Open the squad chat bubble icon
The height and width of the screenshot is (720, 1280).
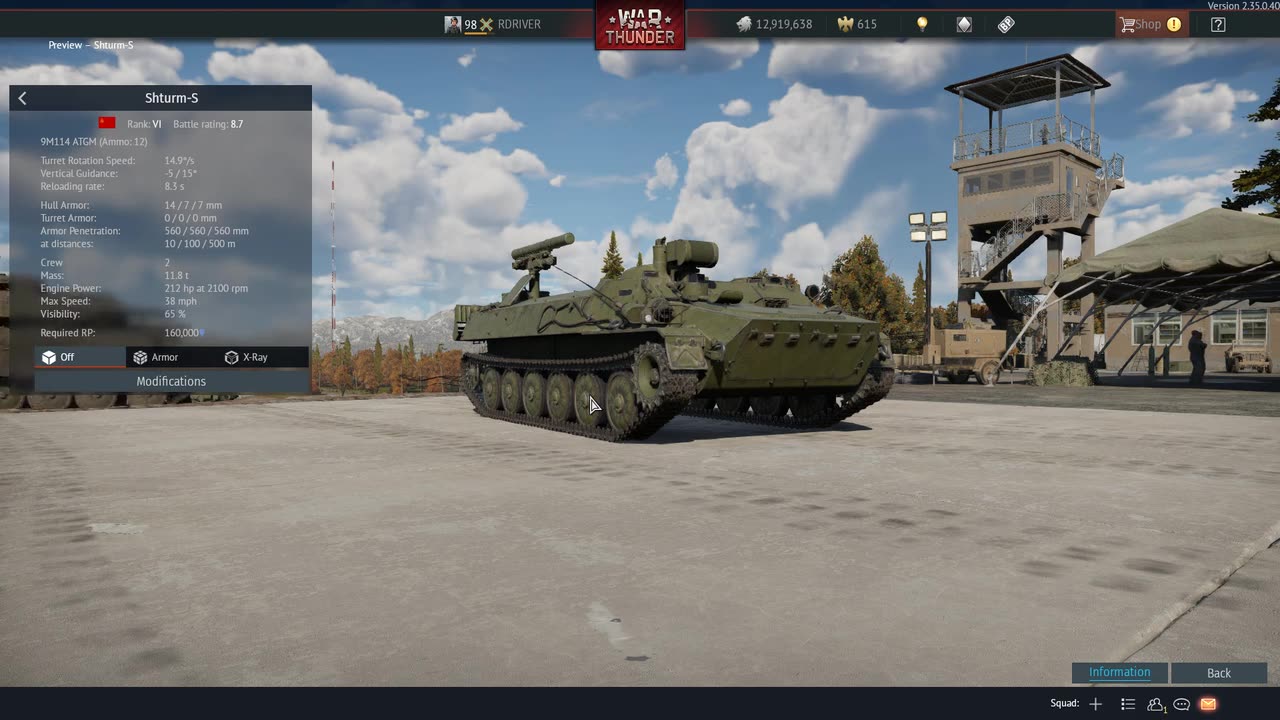click(1181, 704)
